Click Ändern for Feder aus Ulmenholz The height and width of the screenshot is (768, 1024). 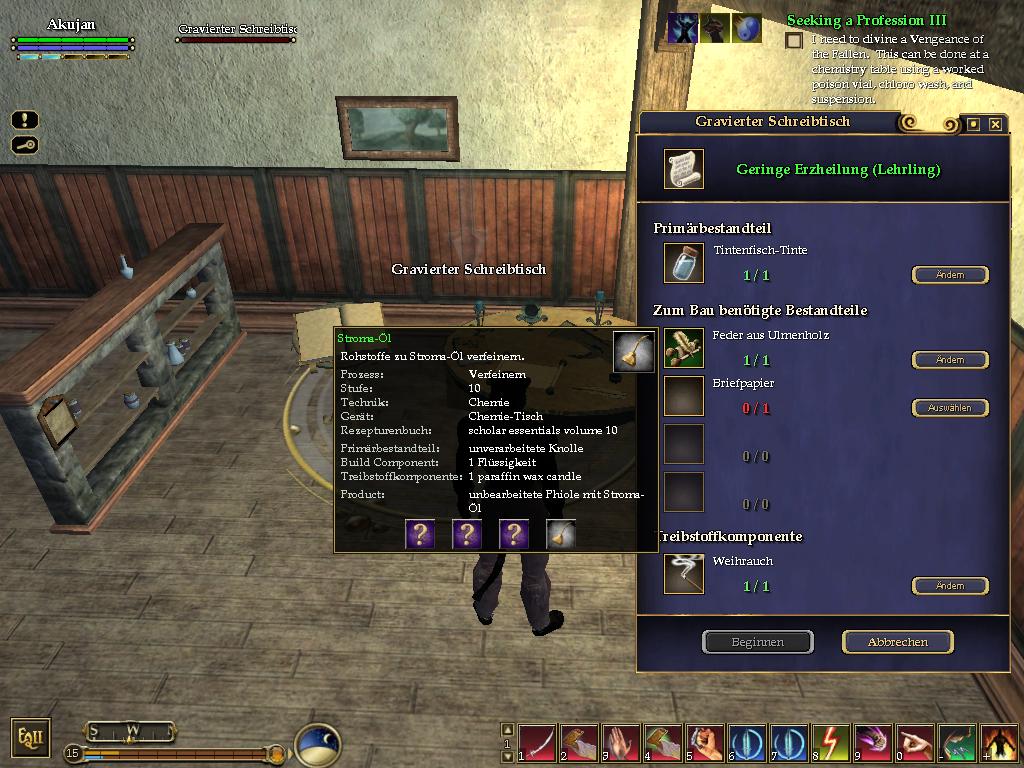tap(949, 360)
